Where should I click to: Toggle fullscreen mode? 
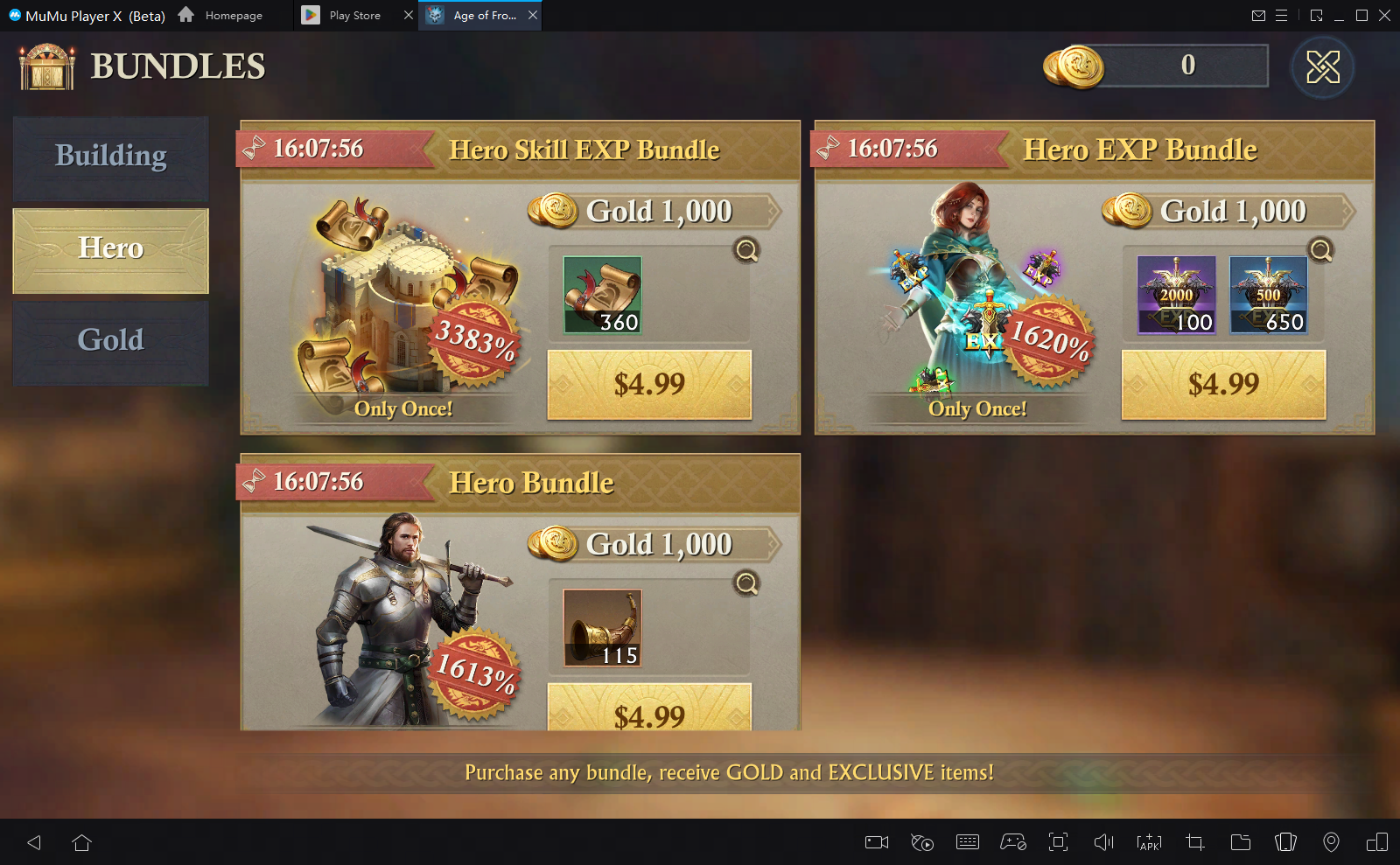pyautogui.click(x=1059, y=842)
